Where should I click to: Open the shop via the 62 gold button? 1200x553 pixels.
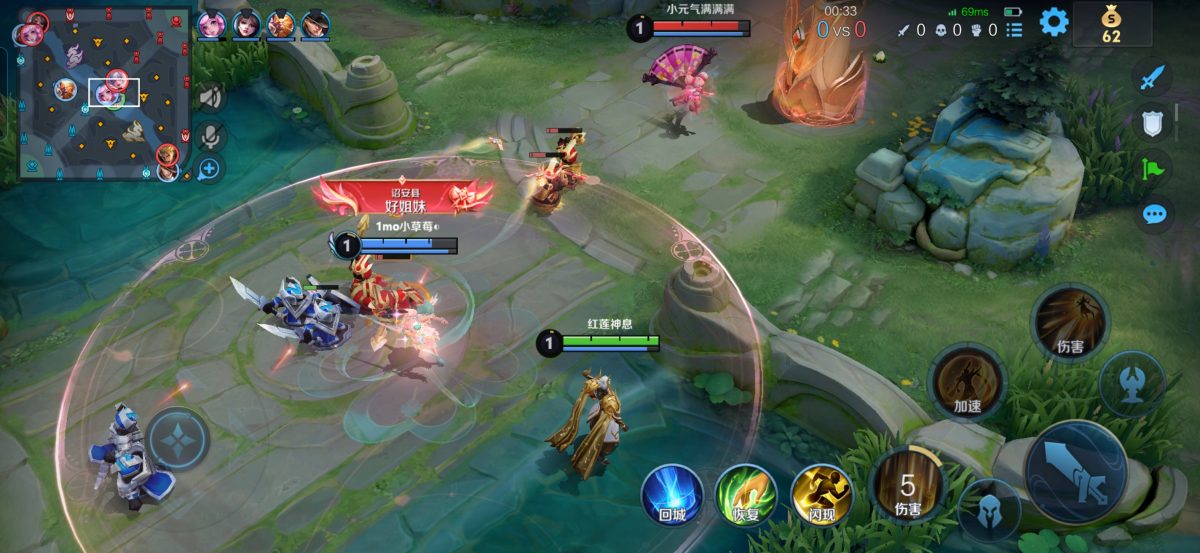coord(1111,24)
